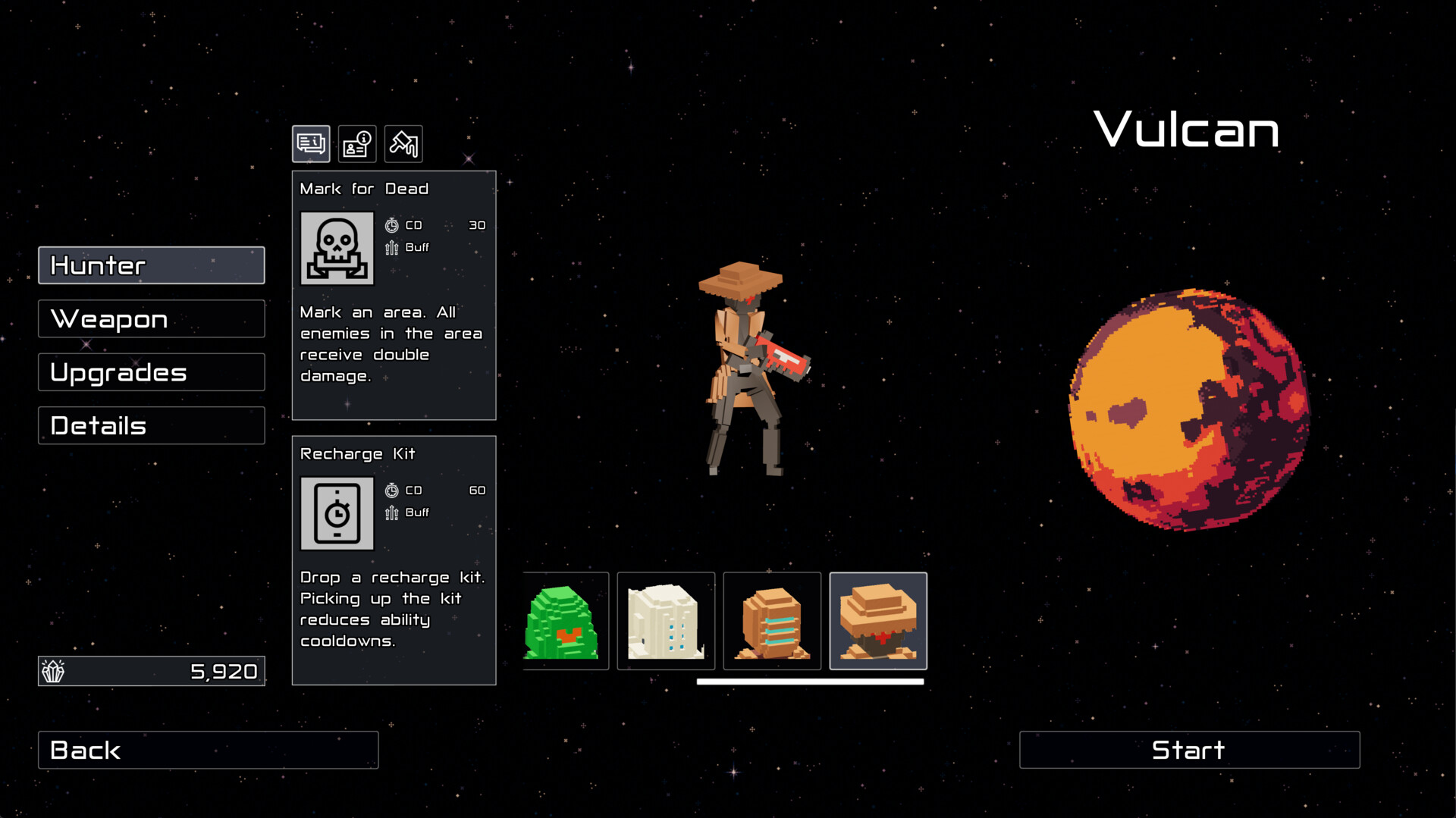Click the Recharge Kit timer icon
Viewport: 1456px width, 818px height.
point(337,512)
